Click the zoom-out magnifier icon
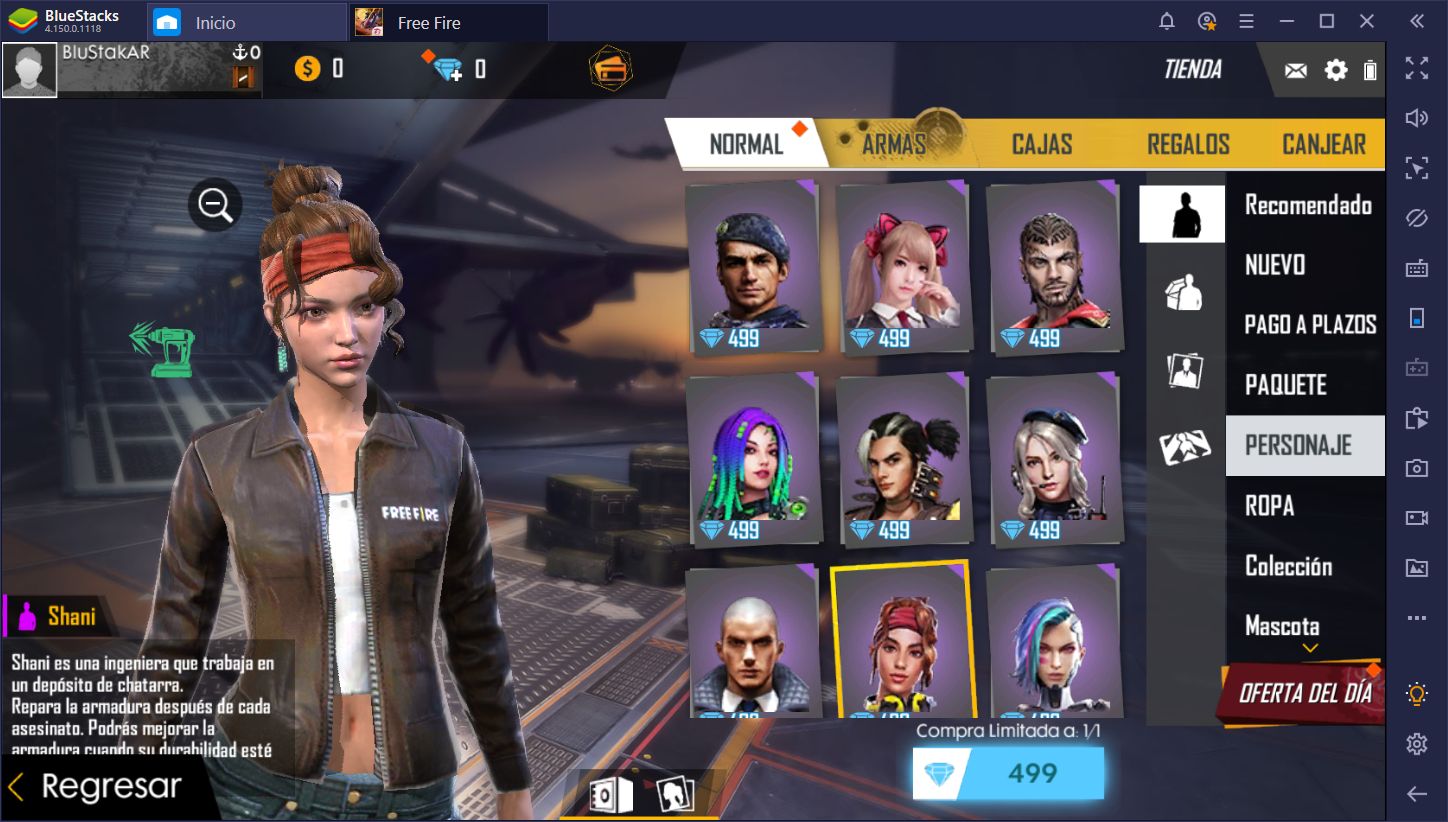Image resolution: width=1448 pixels, height=822 pixels. click(215, 206)
